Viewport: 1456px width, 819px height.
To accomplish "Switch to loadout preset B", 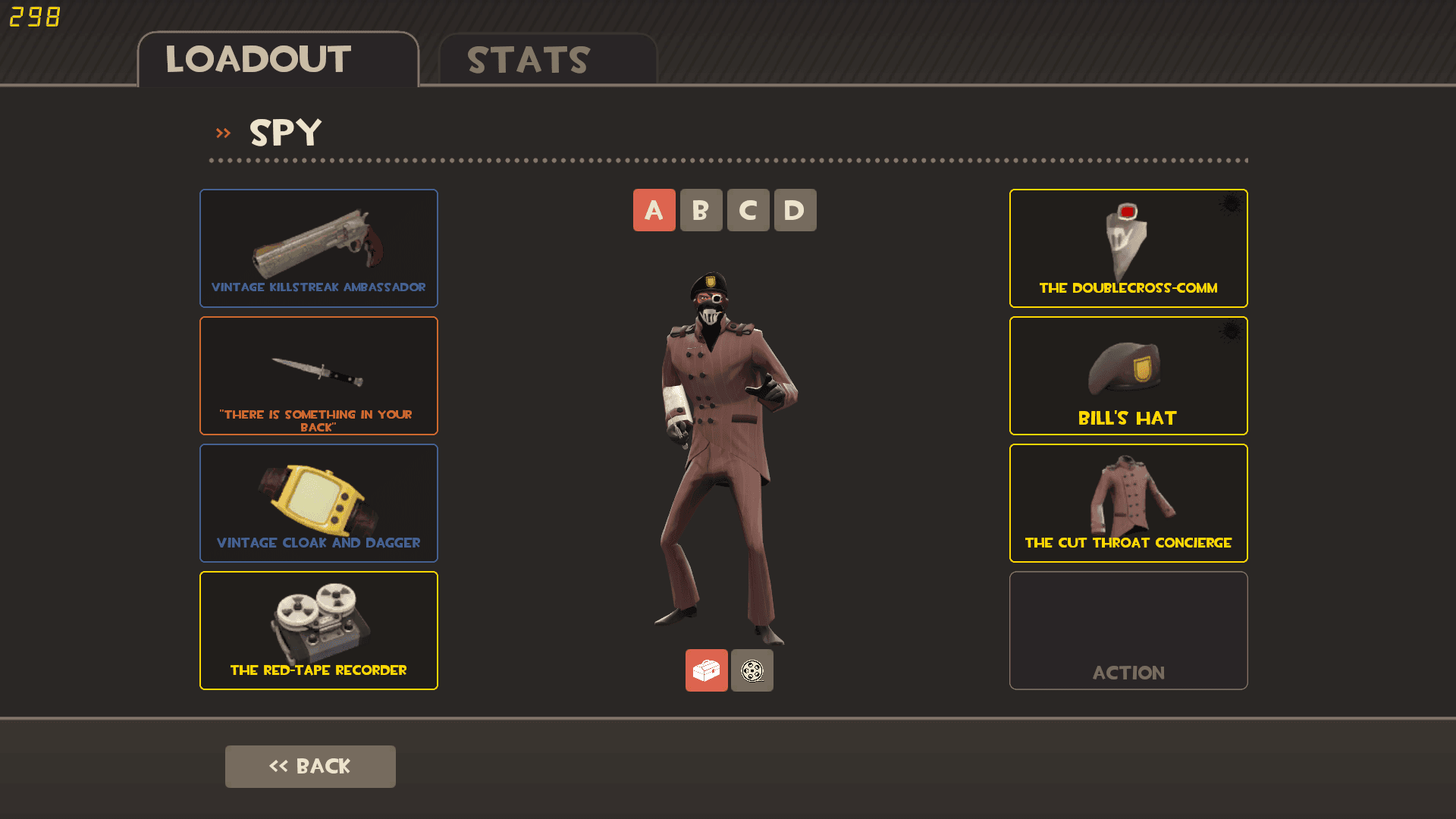I will [x=701, y=210].
